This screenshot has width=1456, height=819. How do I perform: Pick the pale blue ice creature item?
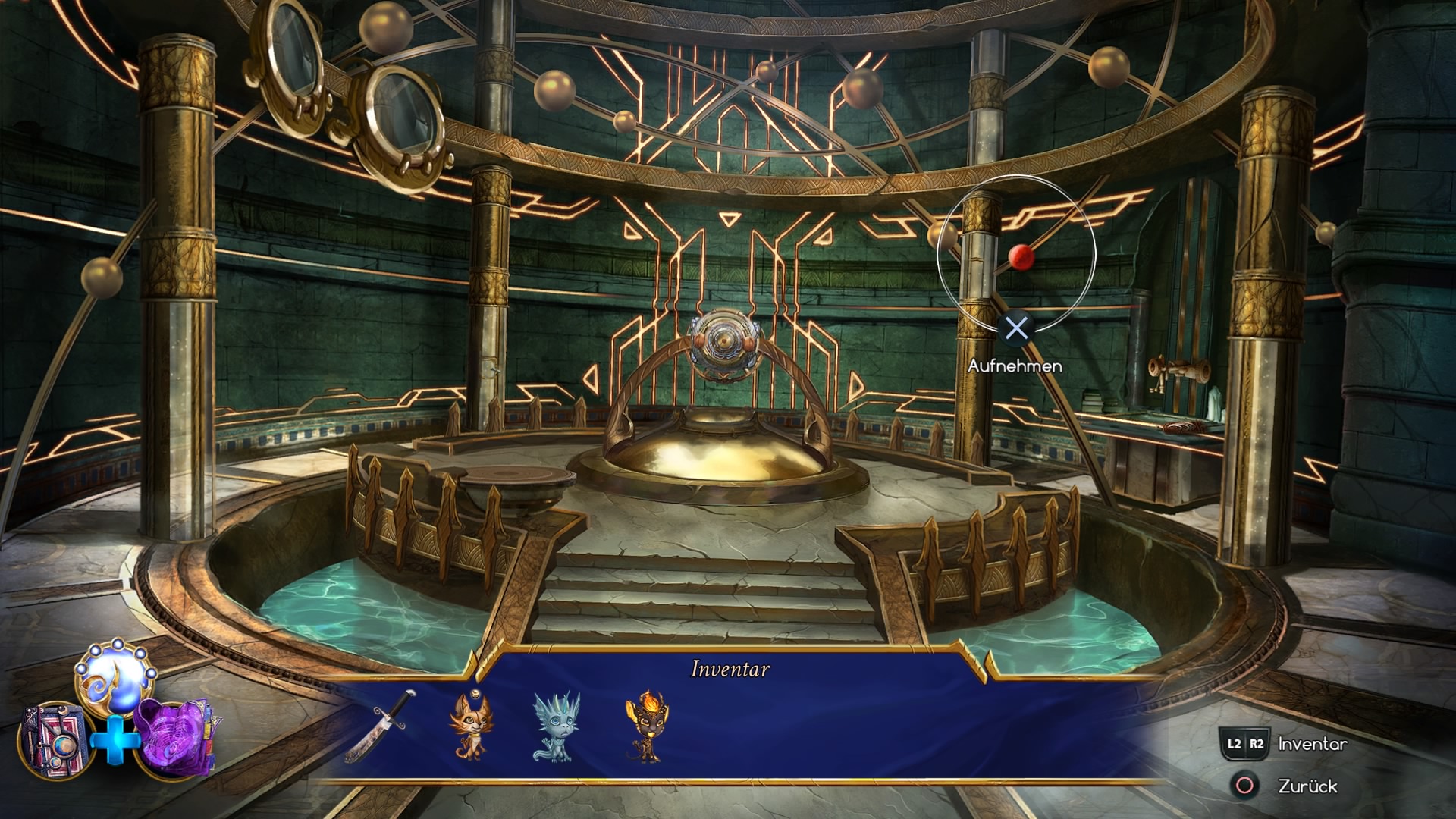[556, 726]
